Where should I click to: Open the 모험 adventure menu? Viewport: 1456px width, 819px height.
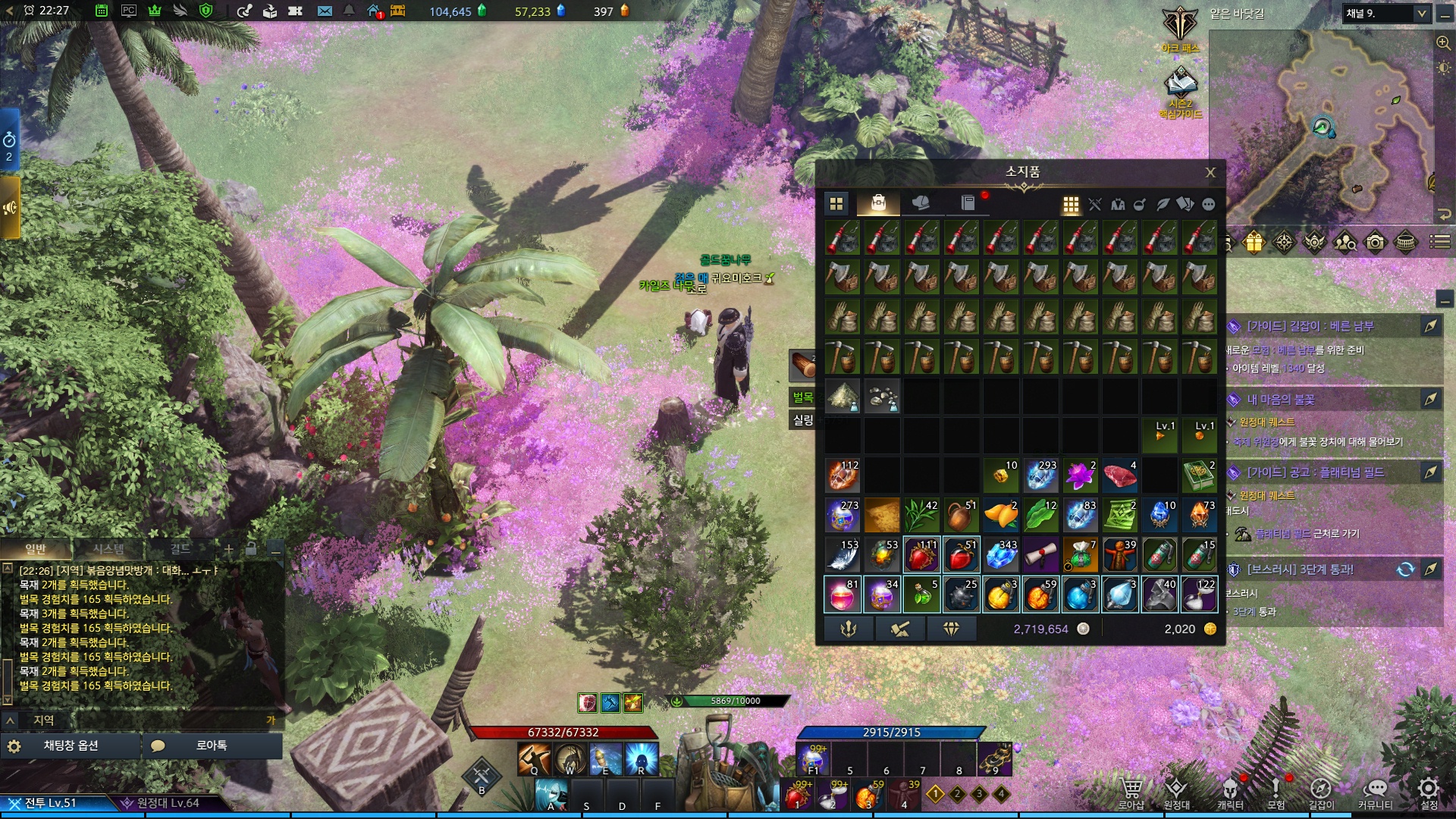click(x=1276, y=792)
